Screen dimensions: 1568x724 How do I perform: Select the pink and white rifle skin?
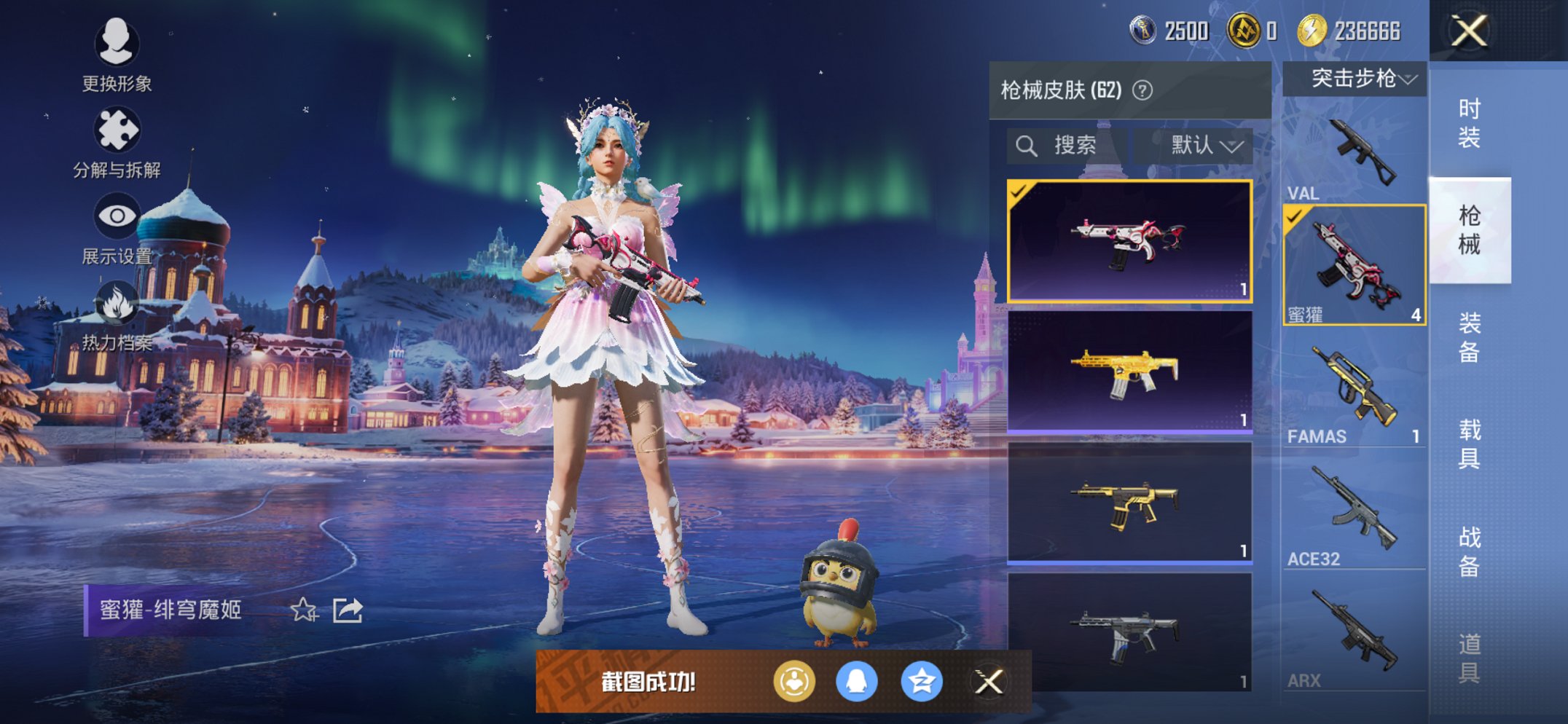pyautogui.click(x=1129, y=240)
